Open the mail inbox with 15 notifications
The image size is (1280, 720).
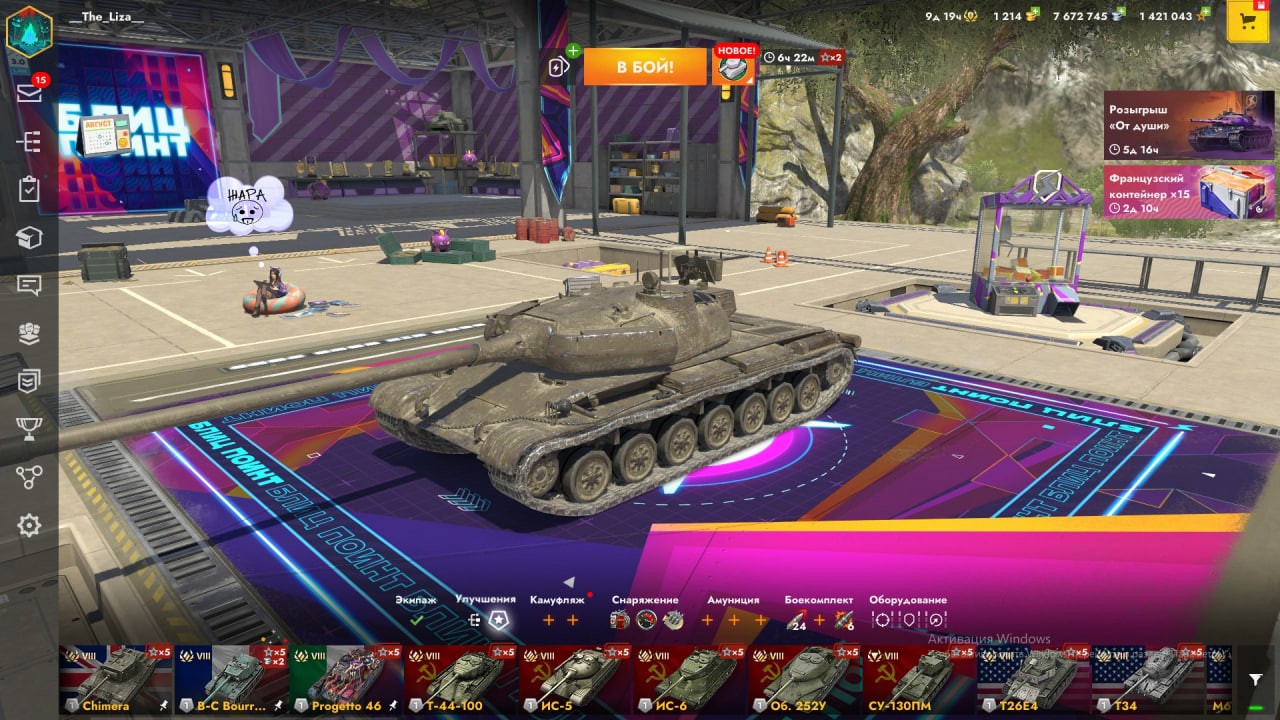tap(29, 93)
